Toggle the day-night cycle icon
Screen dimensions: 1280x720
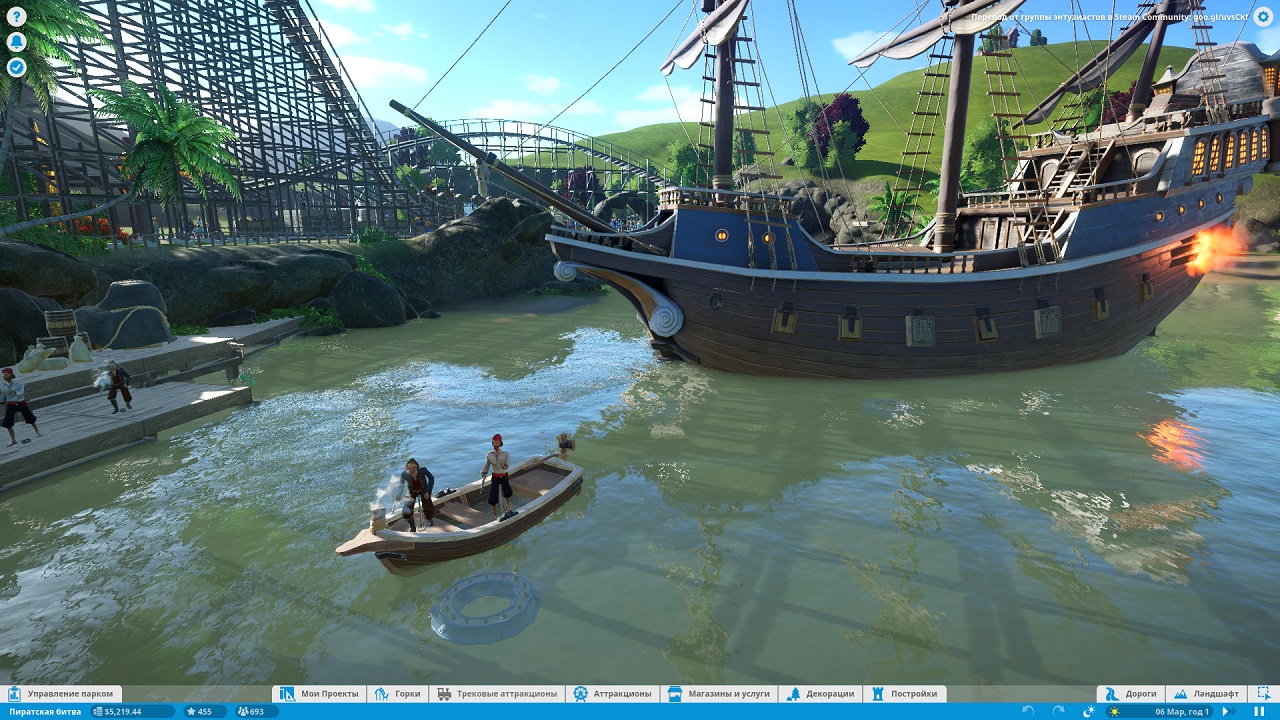point(1089,711)
